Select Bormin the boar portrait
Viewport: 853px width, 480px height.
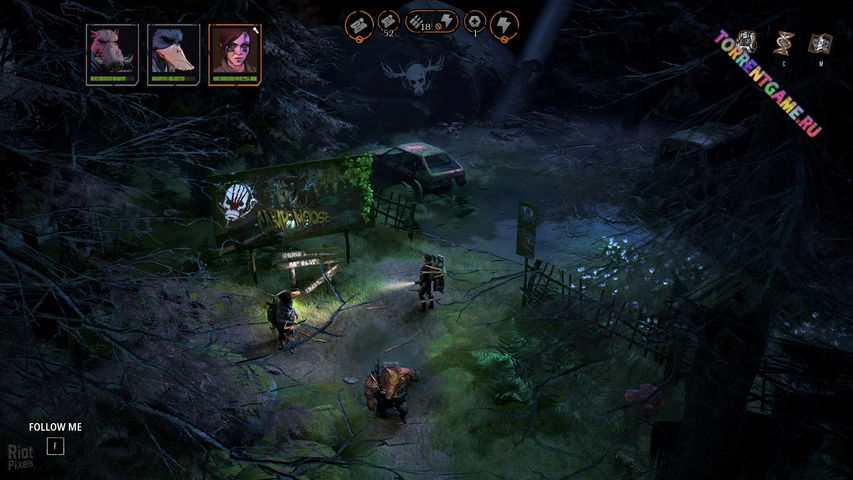pyautogui.click(x=111, y=54)
